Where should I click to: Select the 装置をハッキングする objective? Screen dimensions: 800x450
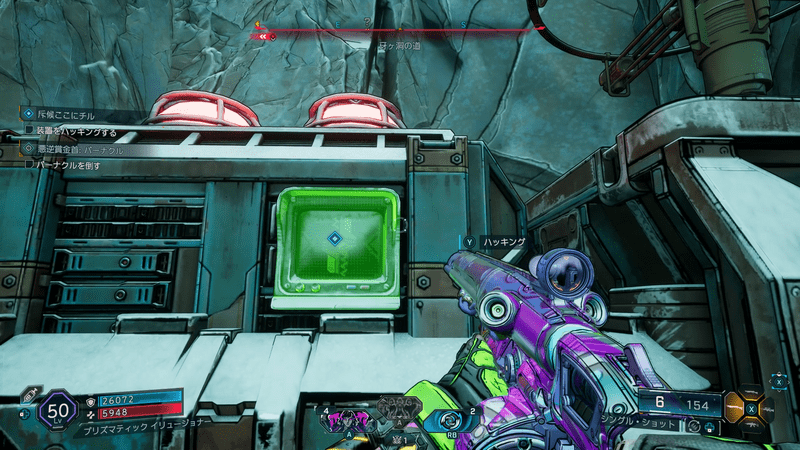click(76, 131)
